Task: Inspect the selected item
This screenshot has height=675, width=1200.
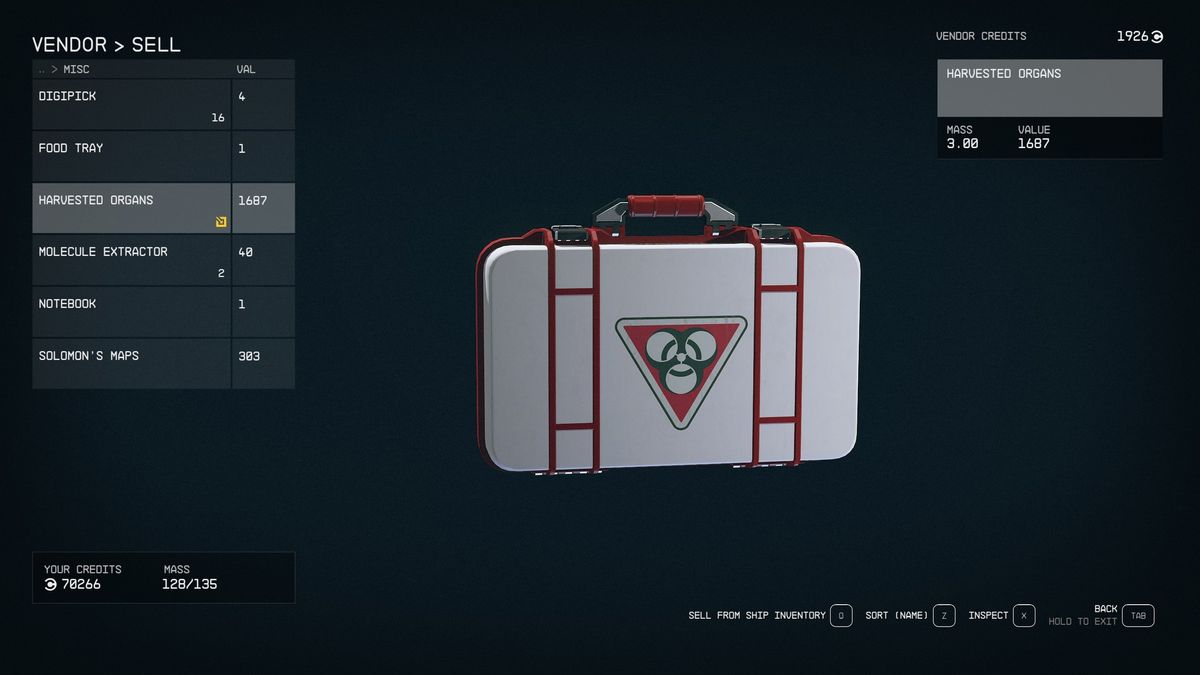Action: click(x=1024, y=616)
